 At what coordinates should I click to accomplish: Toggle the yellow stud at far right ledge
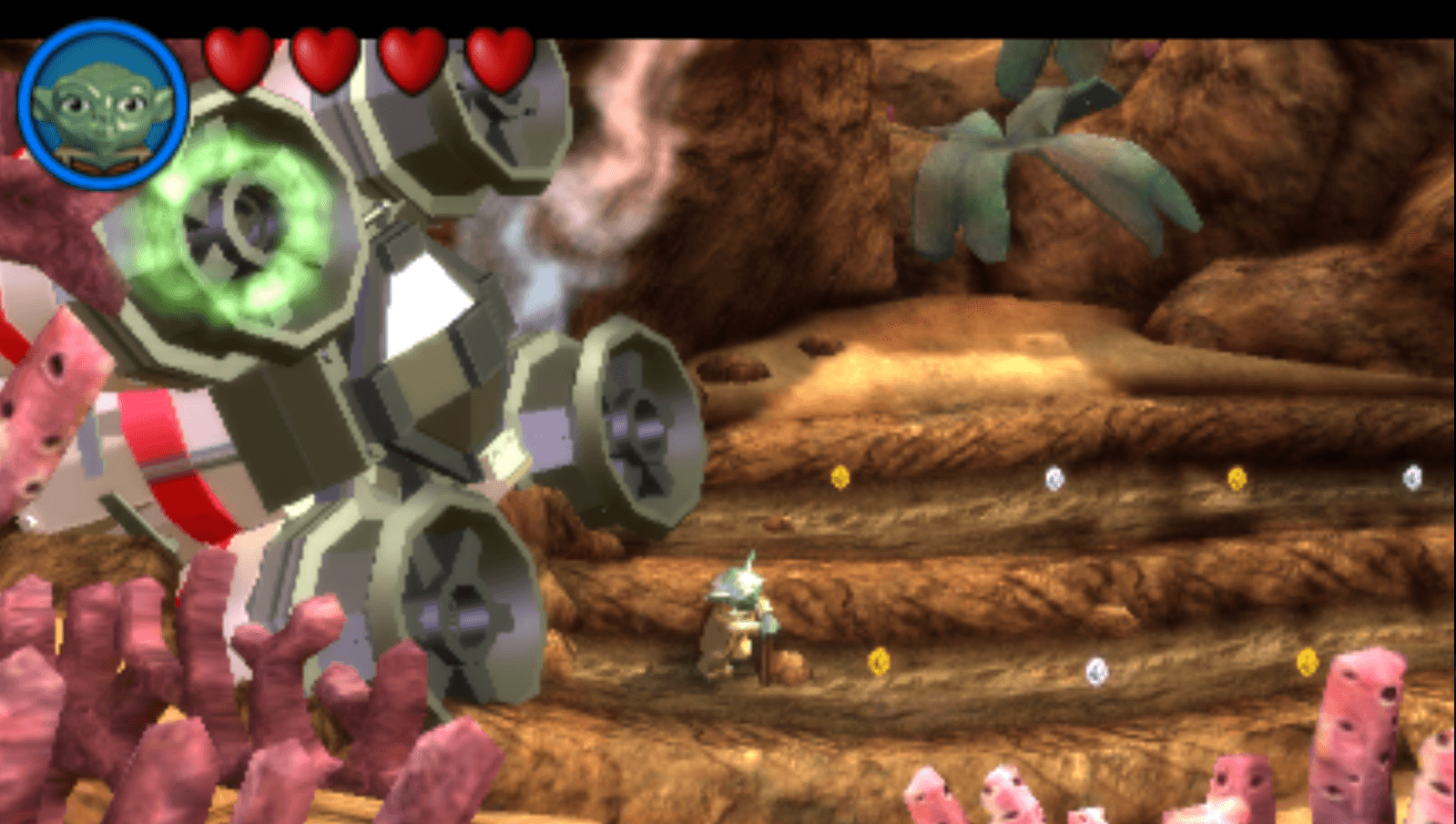(1308, 664)
